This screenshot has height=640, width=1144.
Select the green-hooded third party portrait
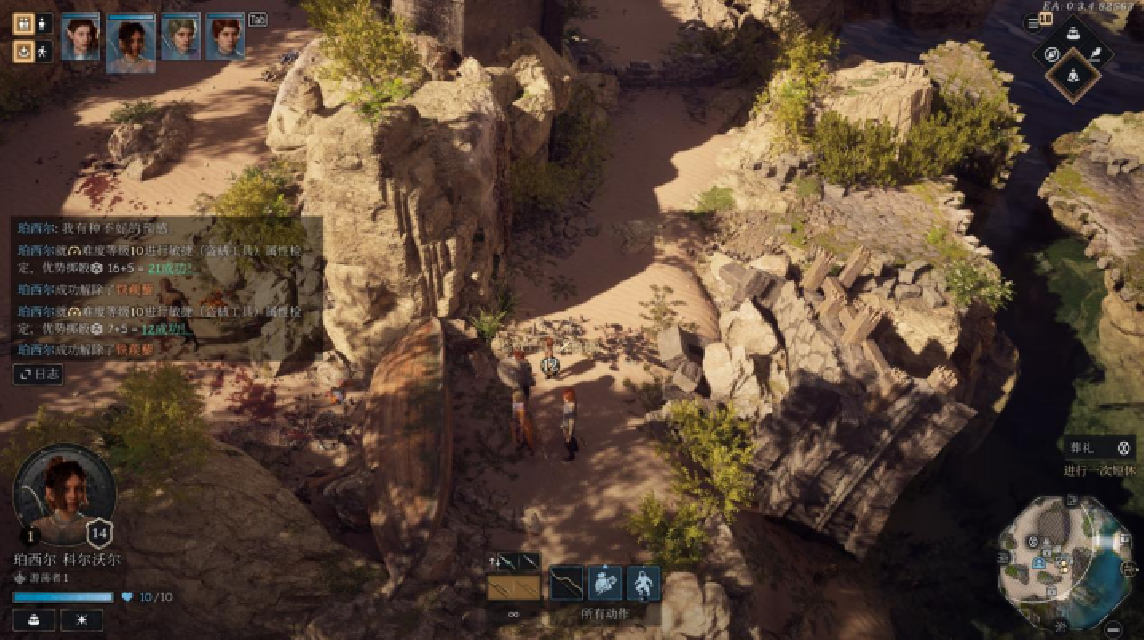(181, 37)
